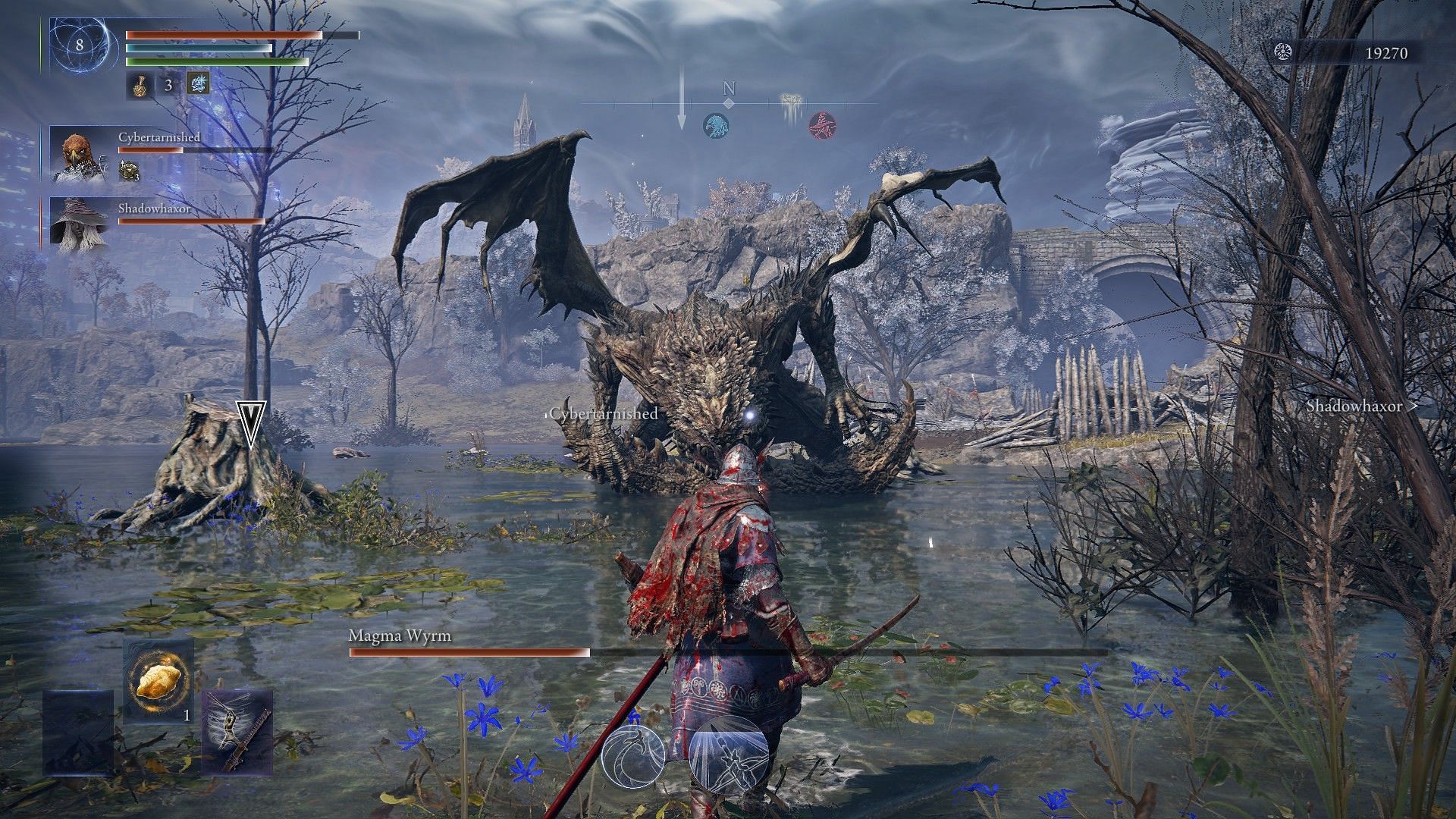Select Shadowhaxor's witch hat portrait
Image resolution: width=1456 pixels, height=819 pixels.
coord(79,221)
